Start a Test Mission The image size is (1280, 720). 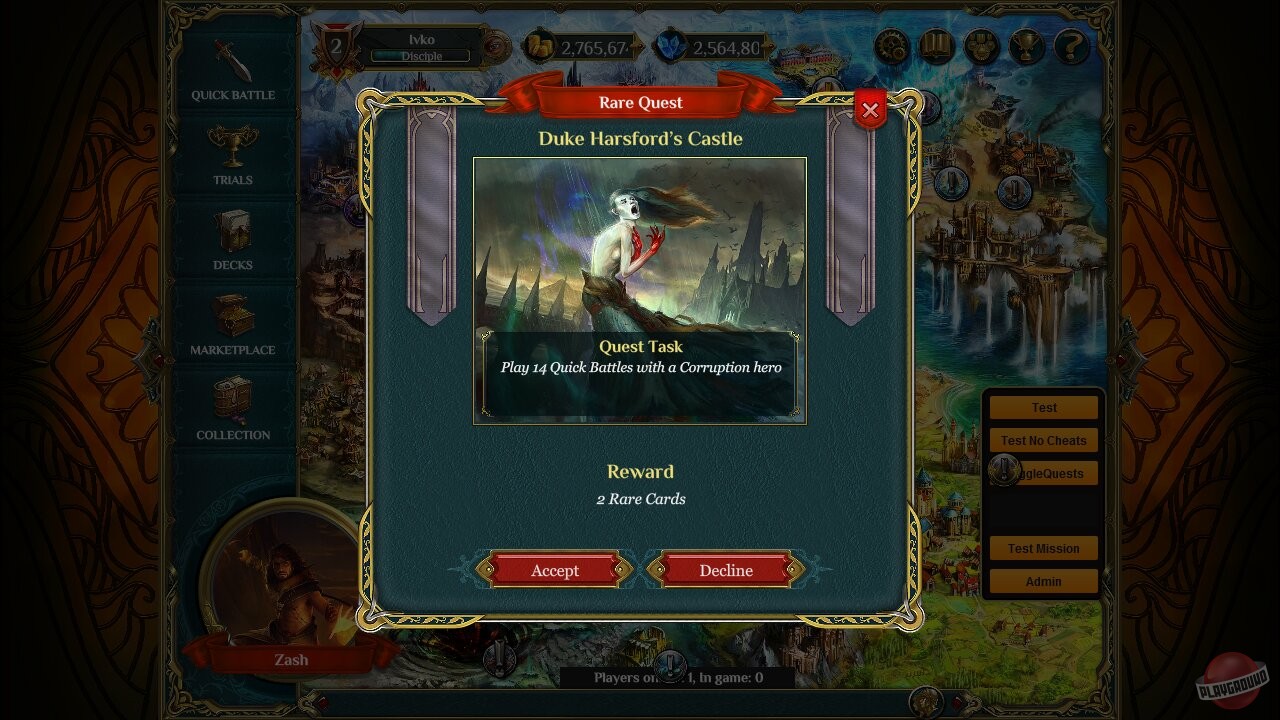pos(1043,548)
